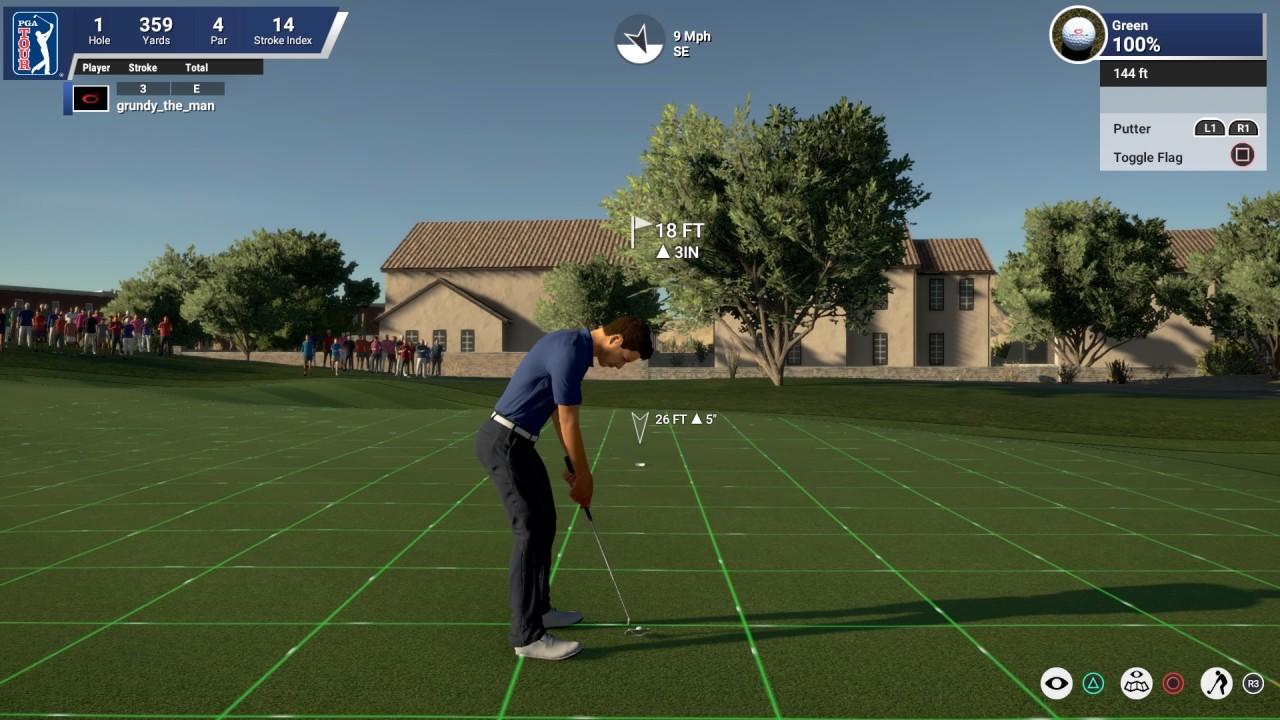
Task: Select the golfer swing icon
Action: click(1219, 684)
